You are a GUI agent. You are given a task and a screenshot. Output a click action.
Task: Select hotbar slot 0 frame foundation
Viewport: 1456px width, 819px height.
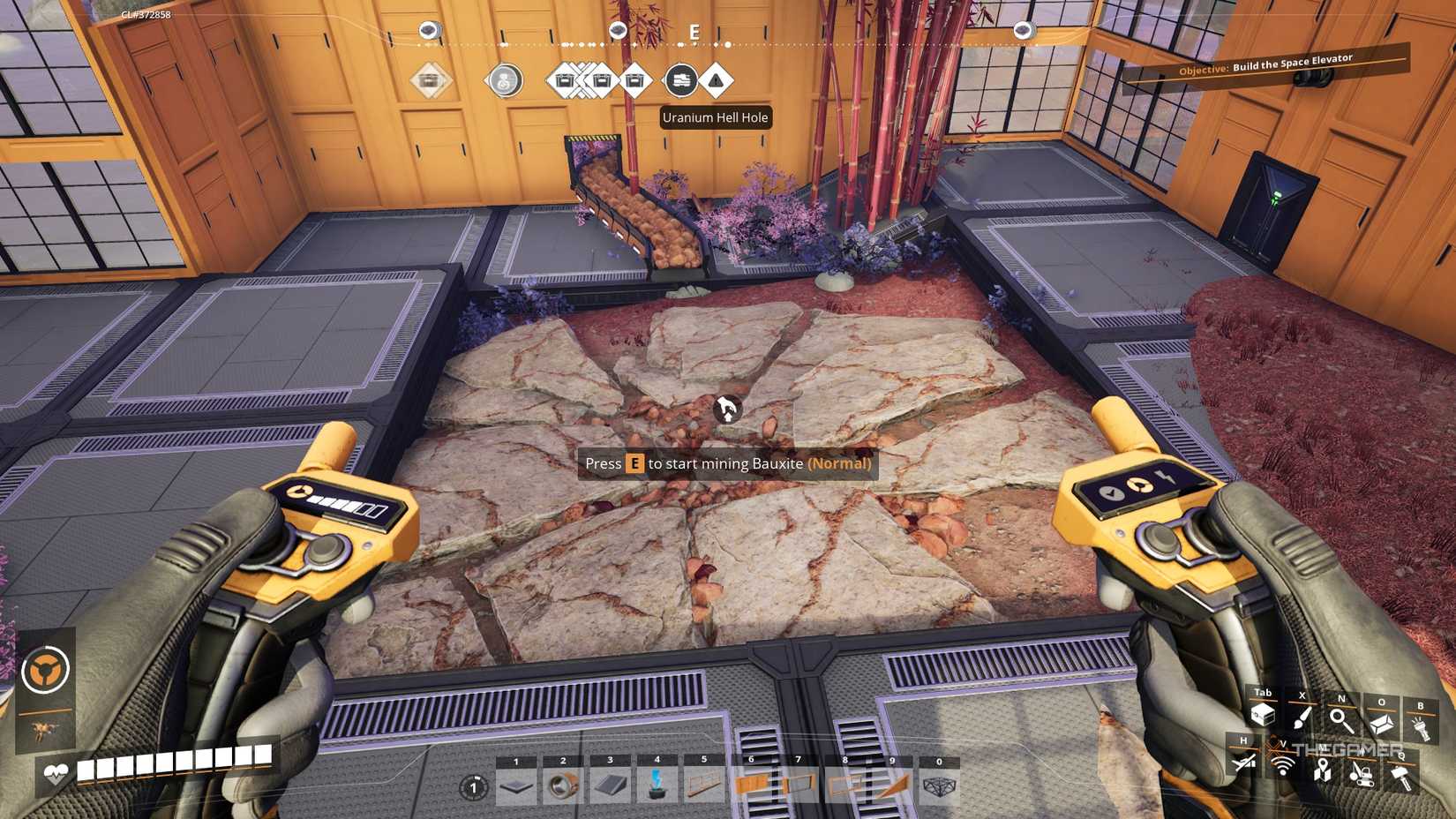(937, 786)
